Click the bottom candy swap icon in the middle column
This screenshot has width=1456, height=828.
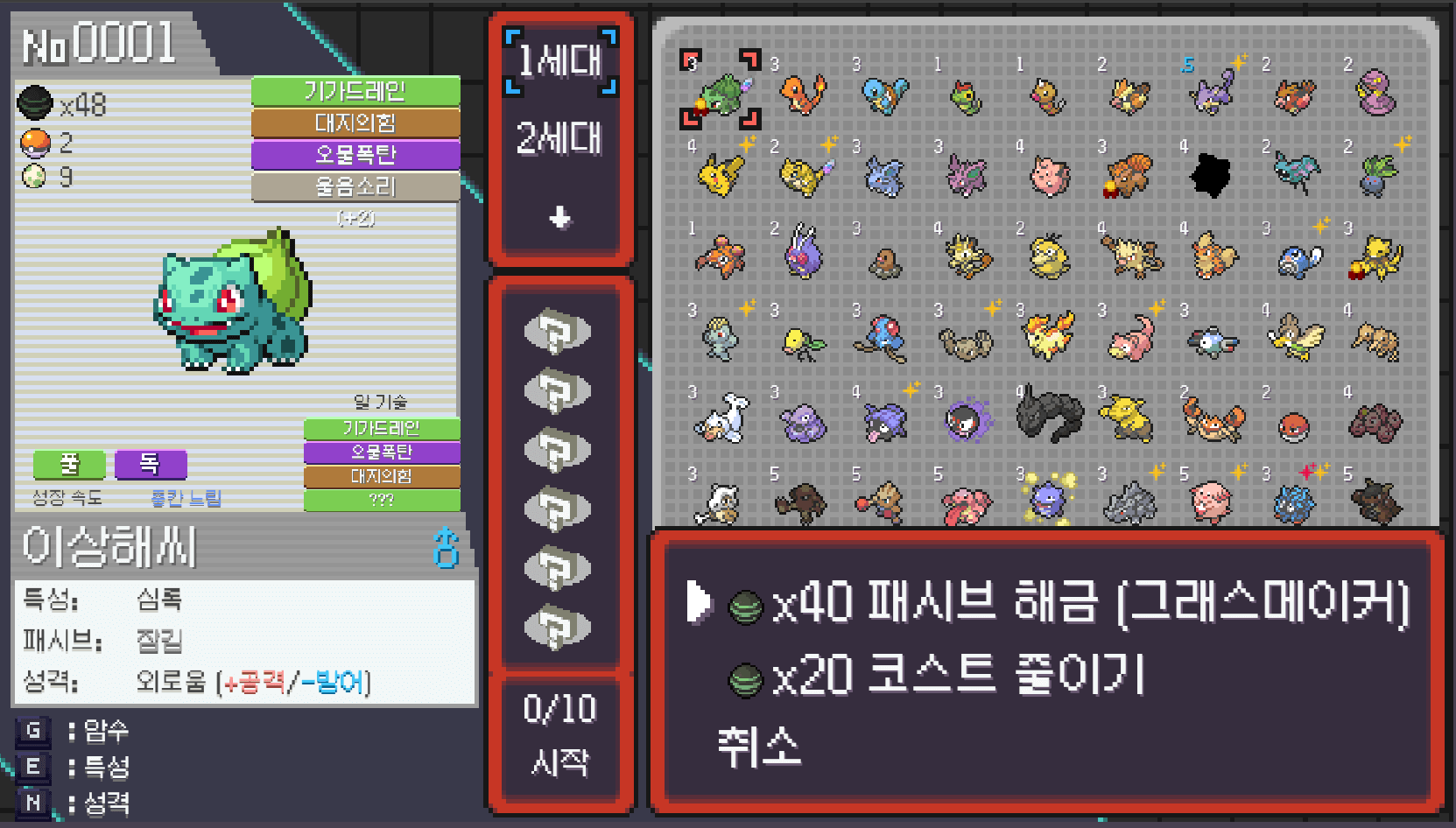(559, 628)
